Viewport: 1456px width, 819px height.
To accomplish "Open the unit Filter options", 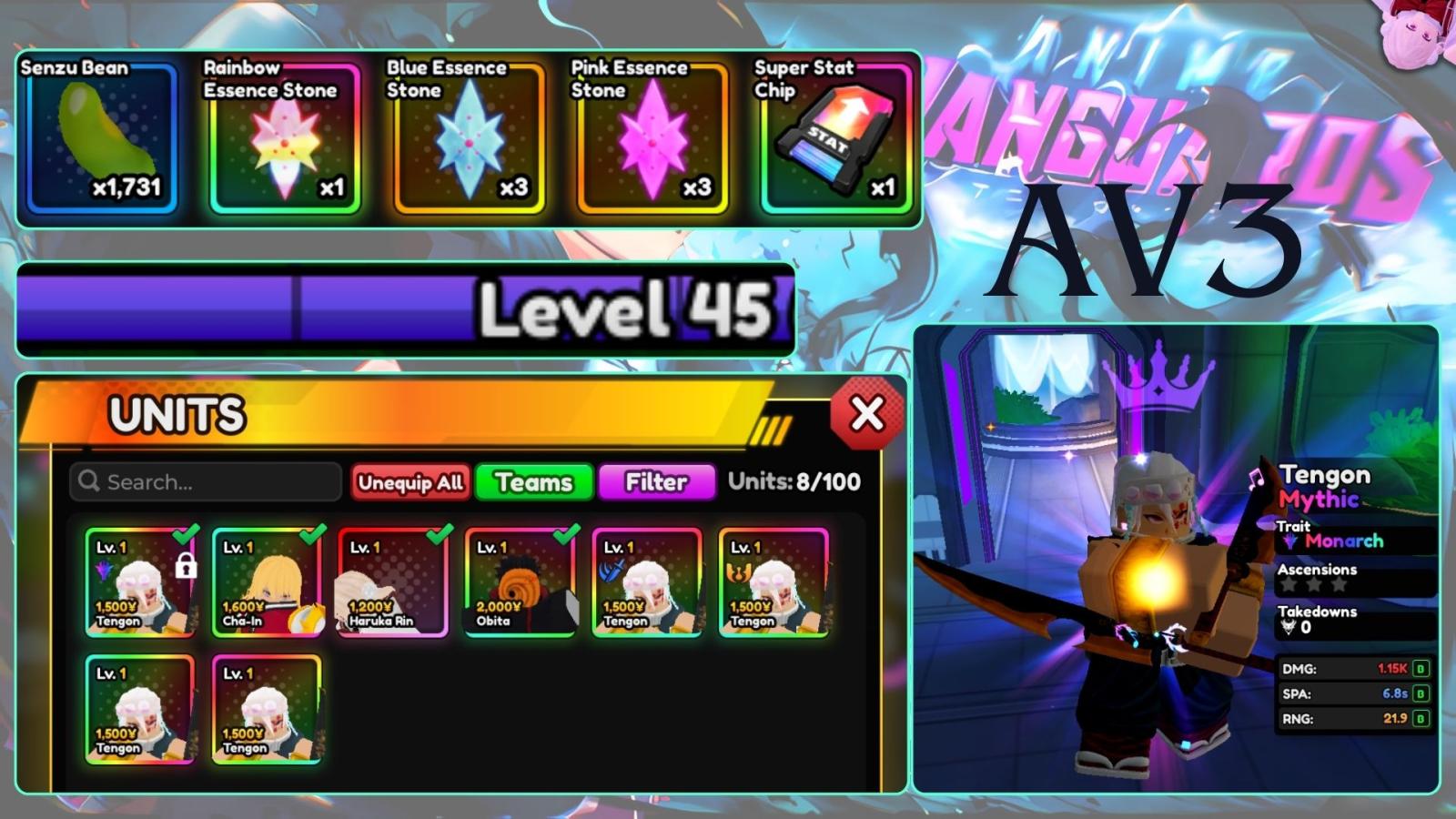I will coord(656,482).
